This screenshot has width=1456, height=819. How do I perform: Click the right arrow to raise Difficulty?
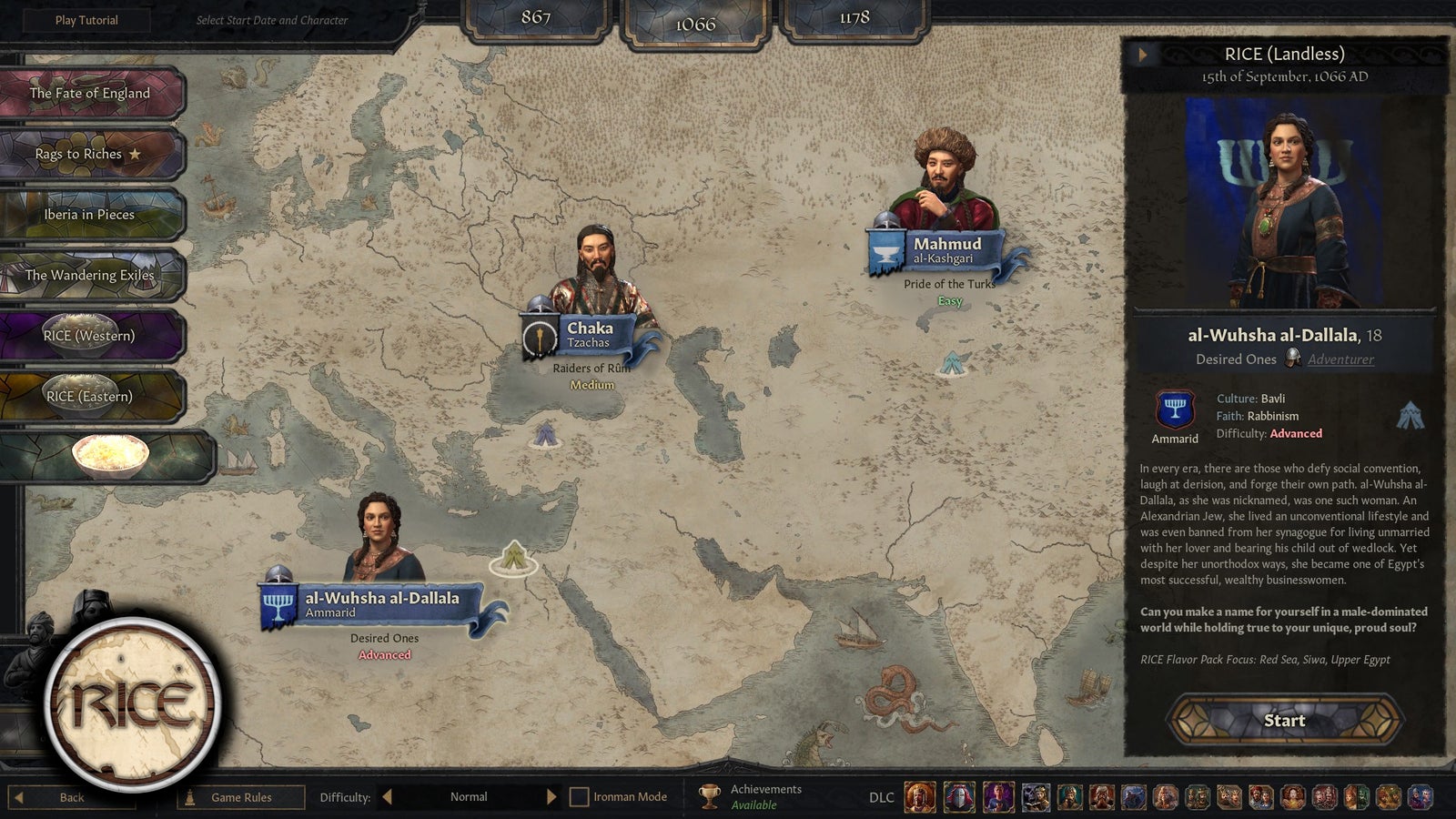551,796
